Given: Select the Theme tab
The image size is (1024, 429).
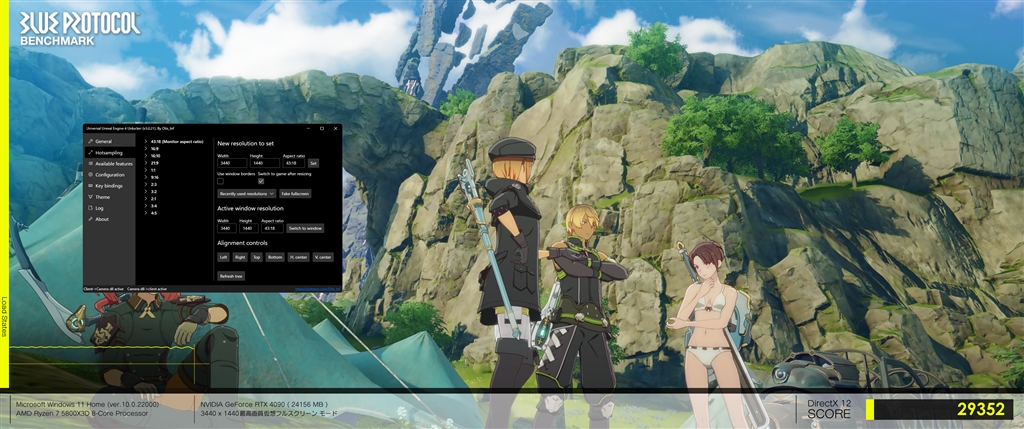Looking at the screenshot, I should tap(103, 197).
